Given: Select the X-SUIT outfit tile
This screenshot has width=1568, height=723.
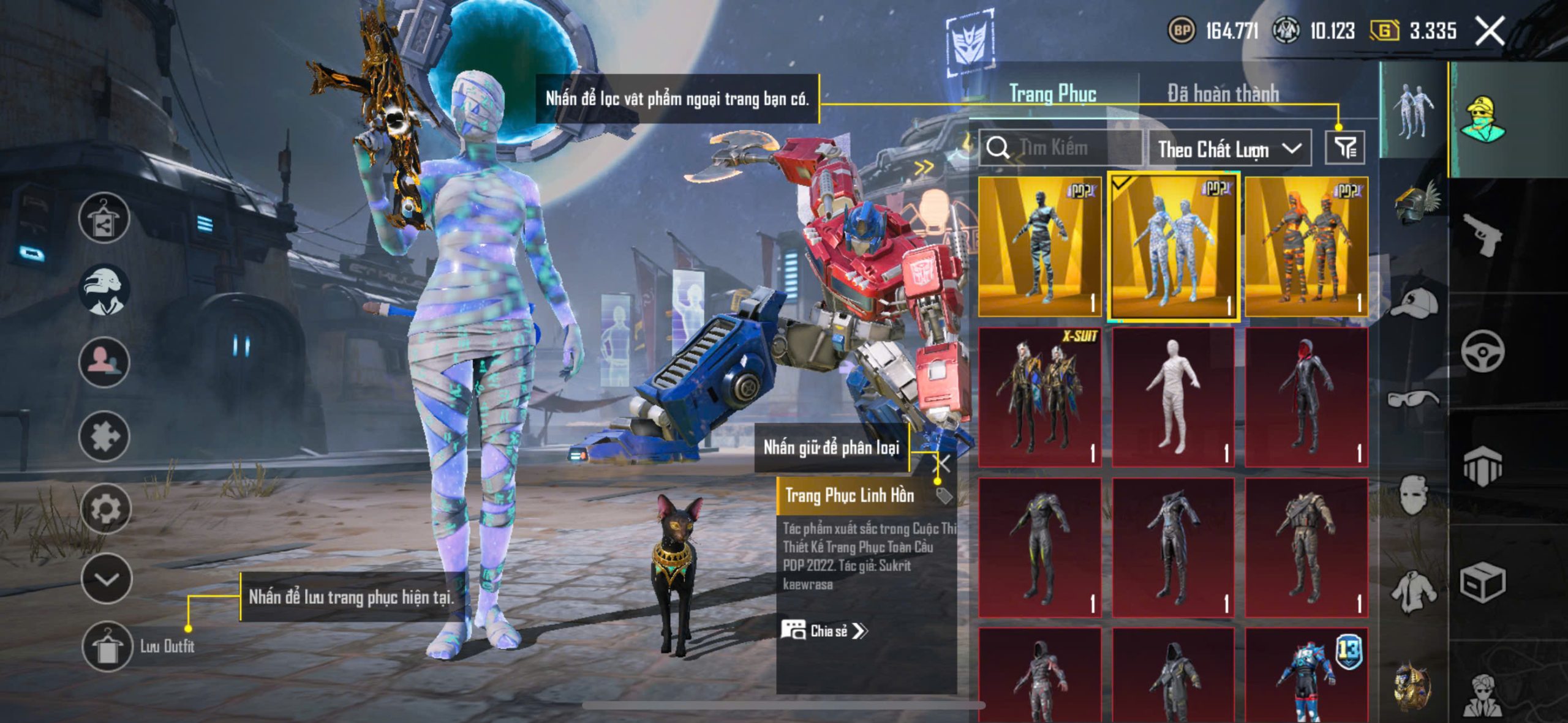Looking at the screenshot, I should [x=1039, y=397].
